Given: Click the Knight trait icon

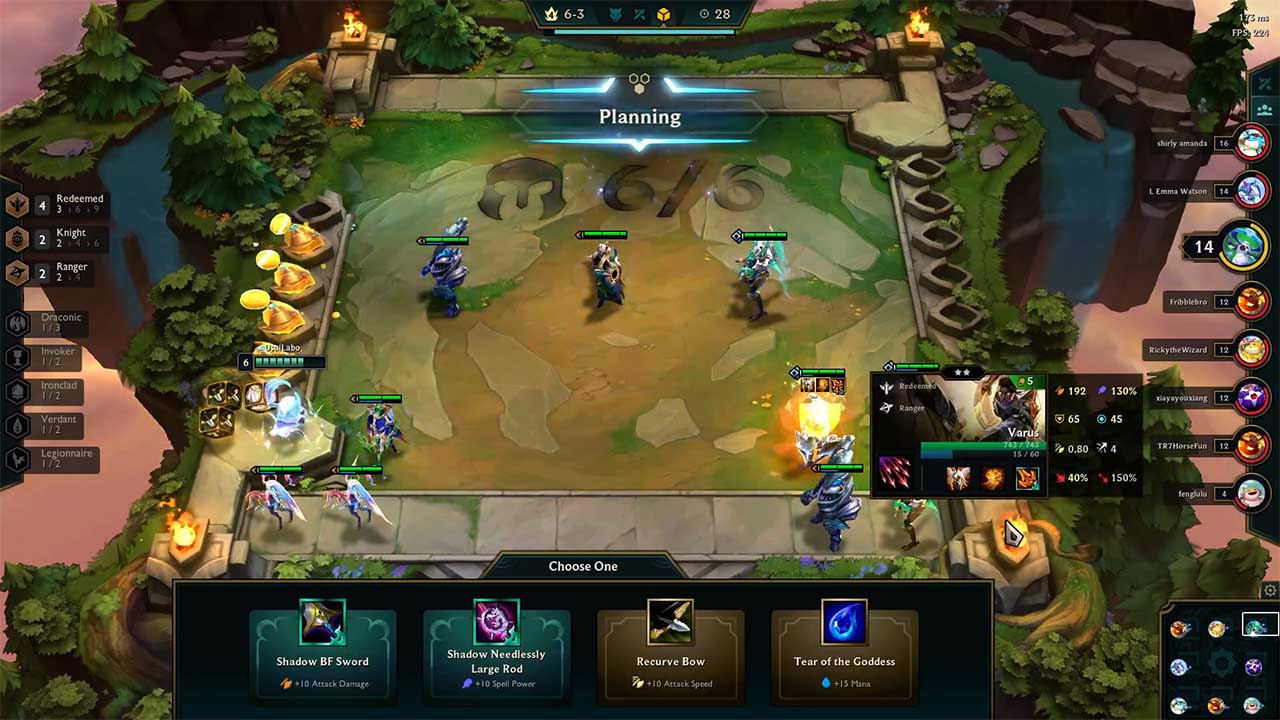Looking at the screenshot, I should coord(16,237).
